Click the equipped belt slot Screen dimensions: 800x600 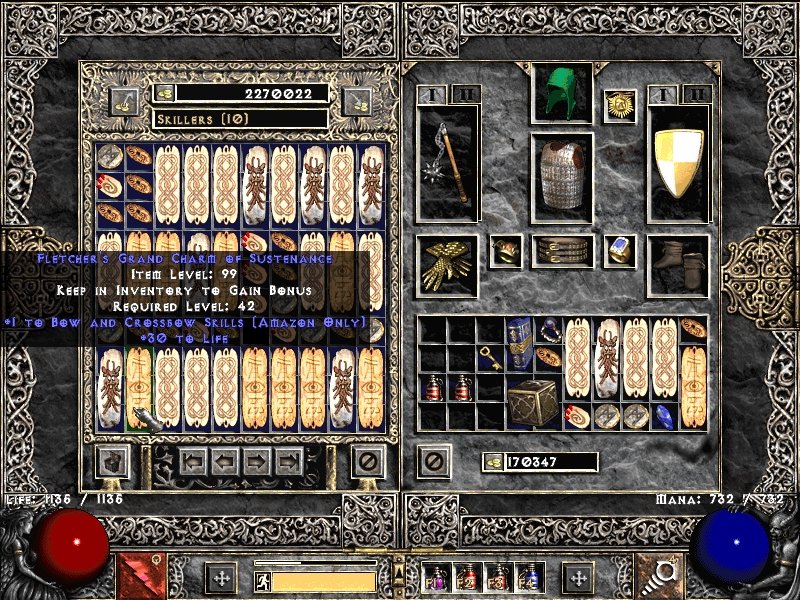tap(562, 250)
